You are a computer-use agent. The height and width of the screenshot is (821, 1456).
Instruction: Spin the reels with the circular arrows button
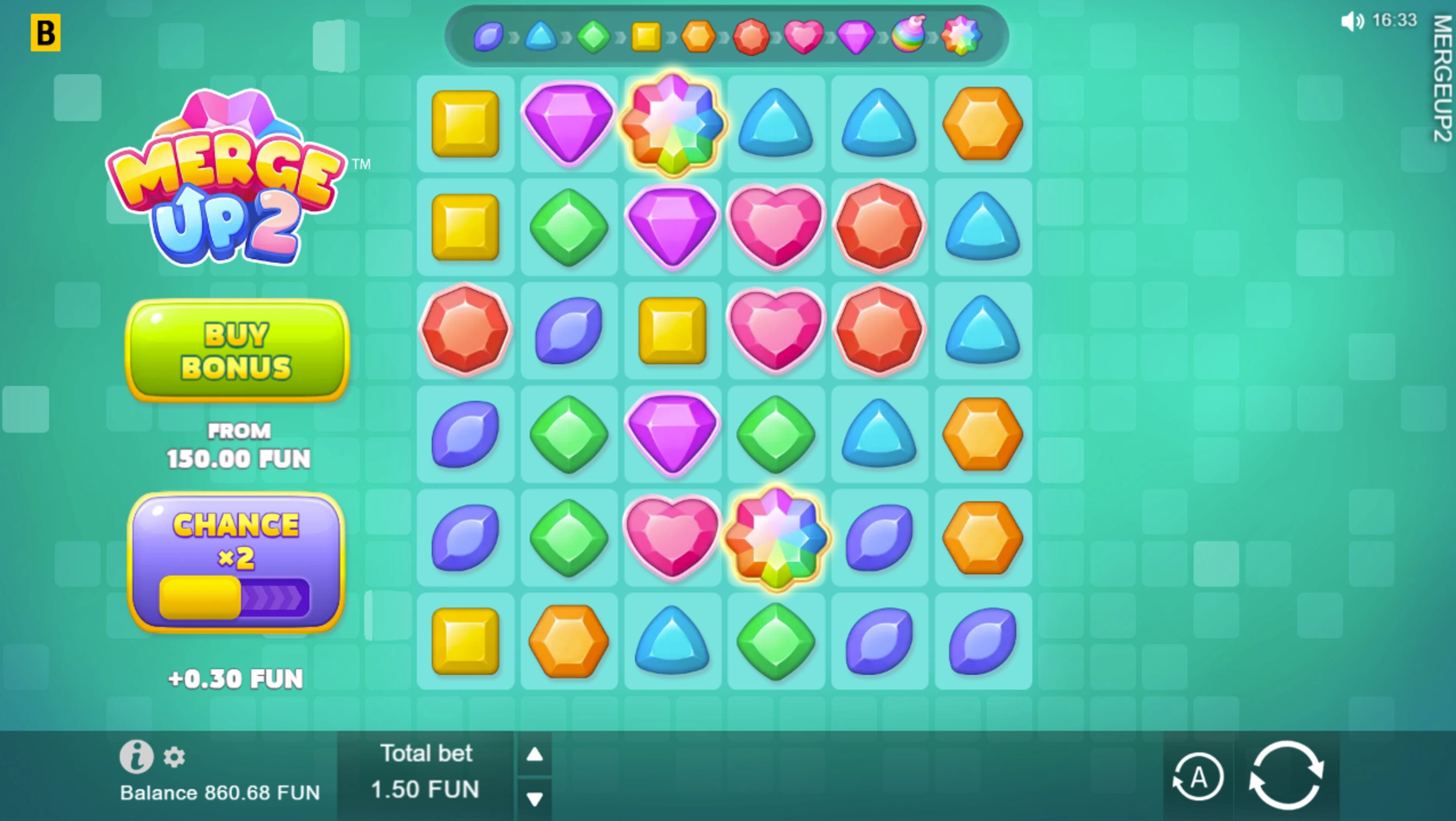1286,775
